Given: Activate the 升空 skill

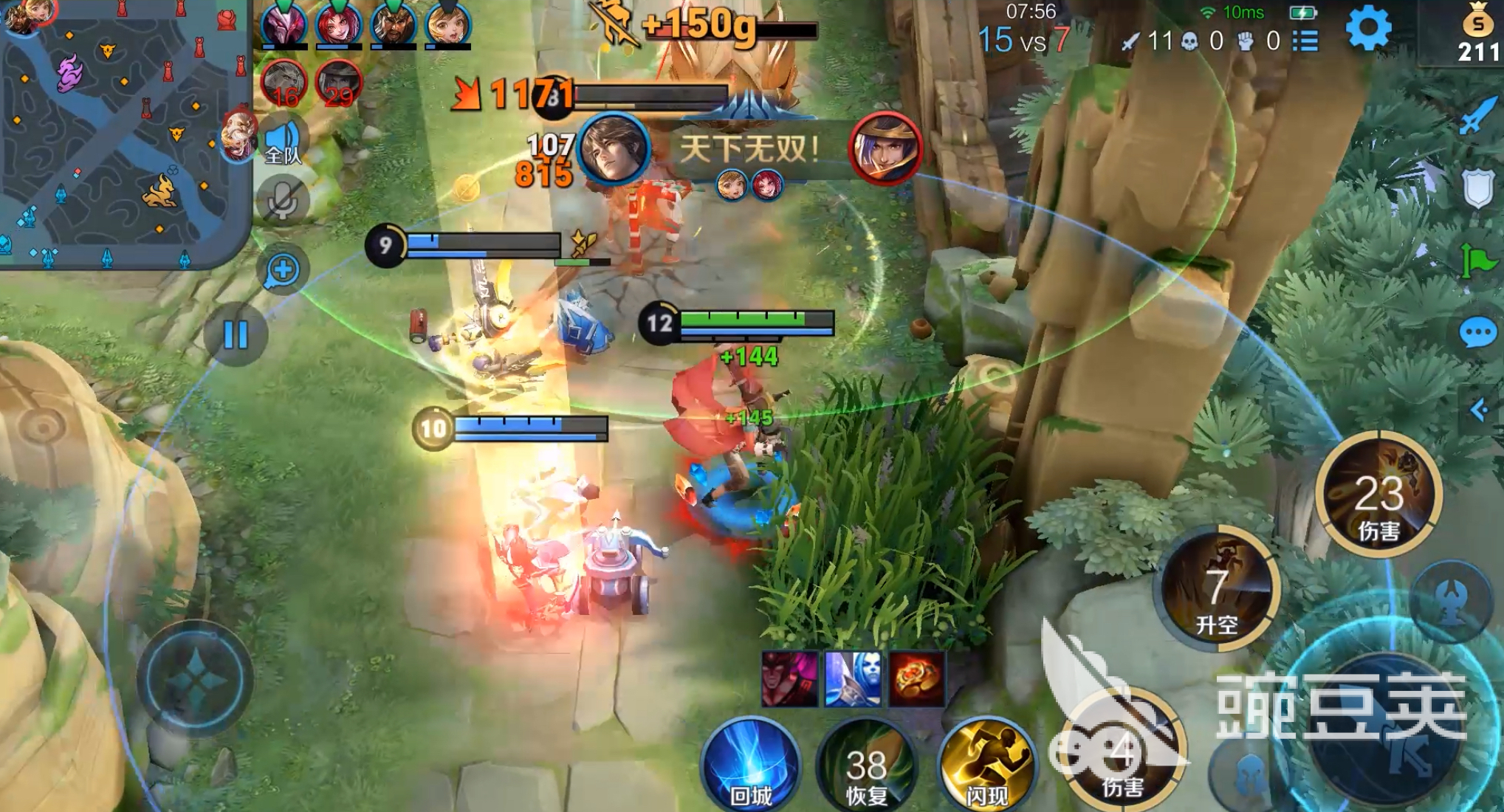Looking at the screenshot, I should 1217,588.
